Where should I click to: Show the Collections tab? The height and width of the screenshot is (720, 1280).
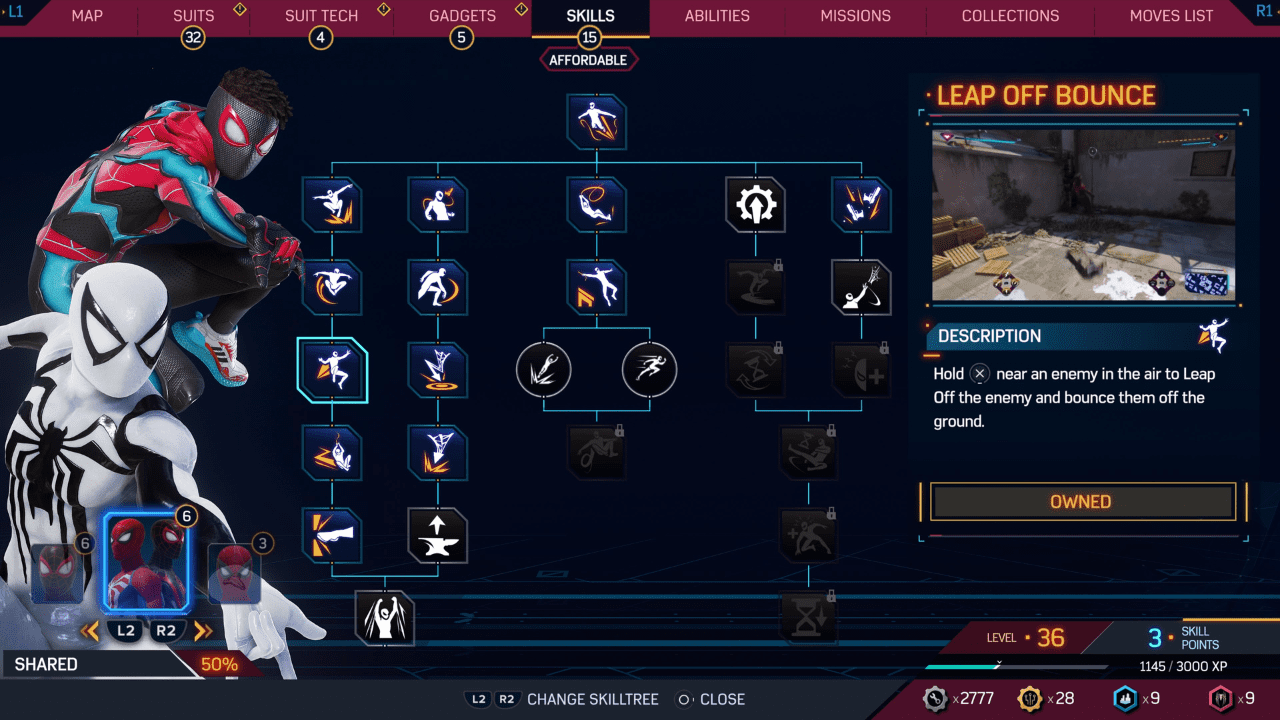1010,16
